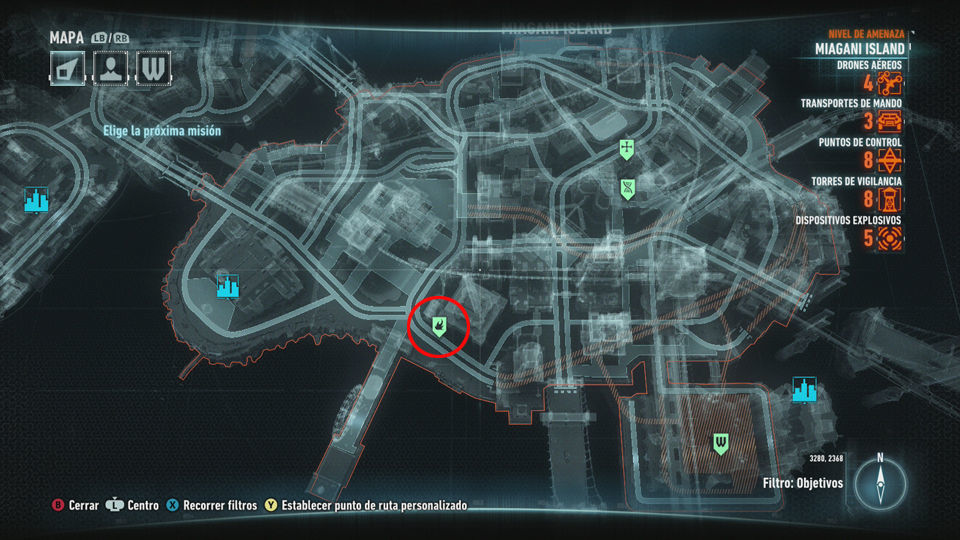Switch to the character profile tab
This screenshot has width=960, height=540.
point(110,67)
